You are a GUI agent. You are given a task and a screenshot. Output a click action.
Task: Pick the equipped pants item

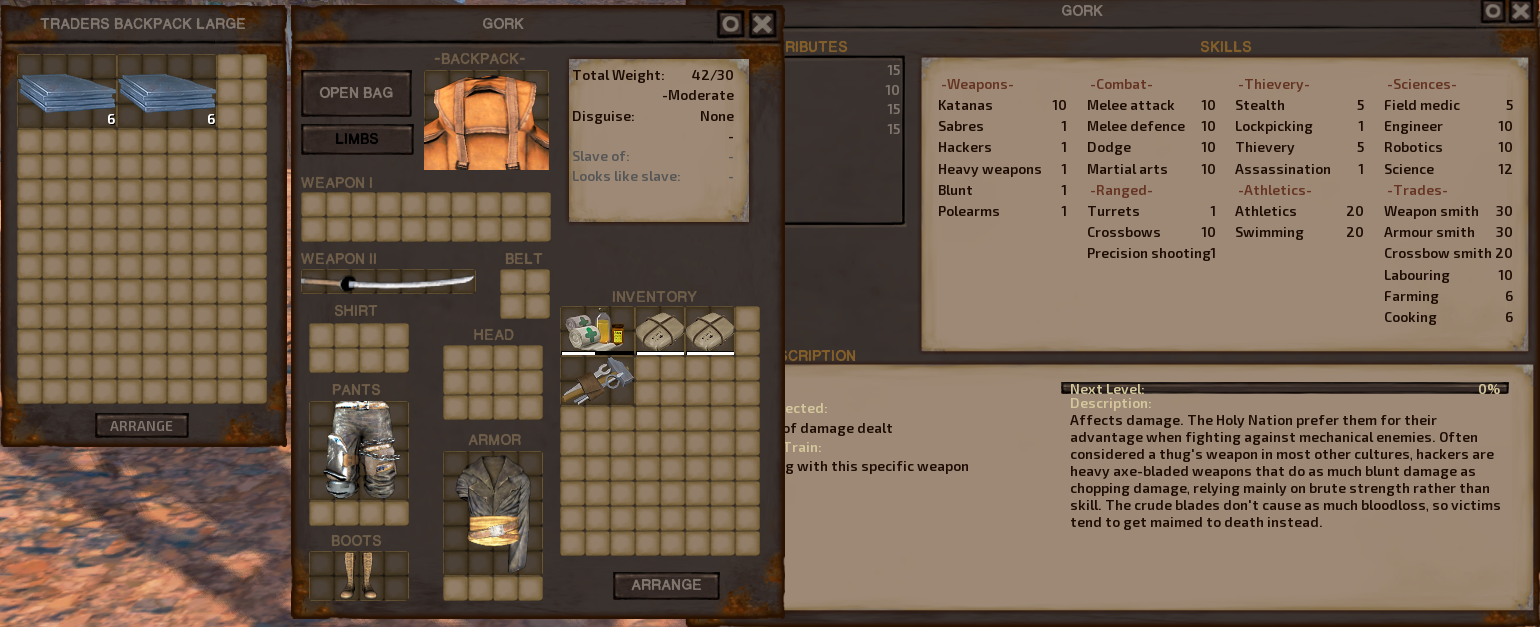358,450
